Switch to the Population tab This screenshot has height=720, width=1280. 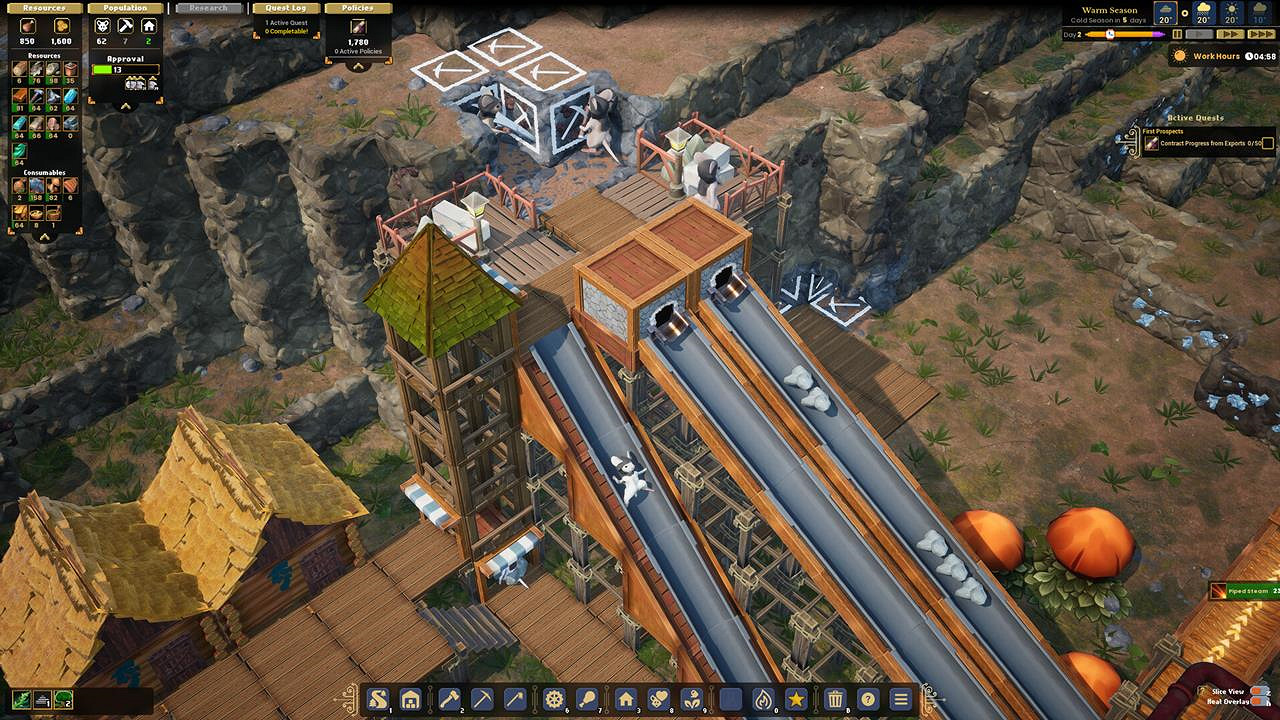coord(125,7)
